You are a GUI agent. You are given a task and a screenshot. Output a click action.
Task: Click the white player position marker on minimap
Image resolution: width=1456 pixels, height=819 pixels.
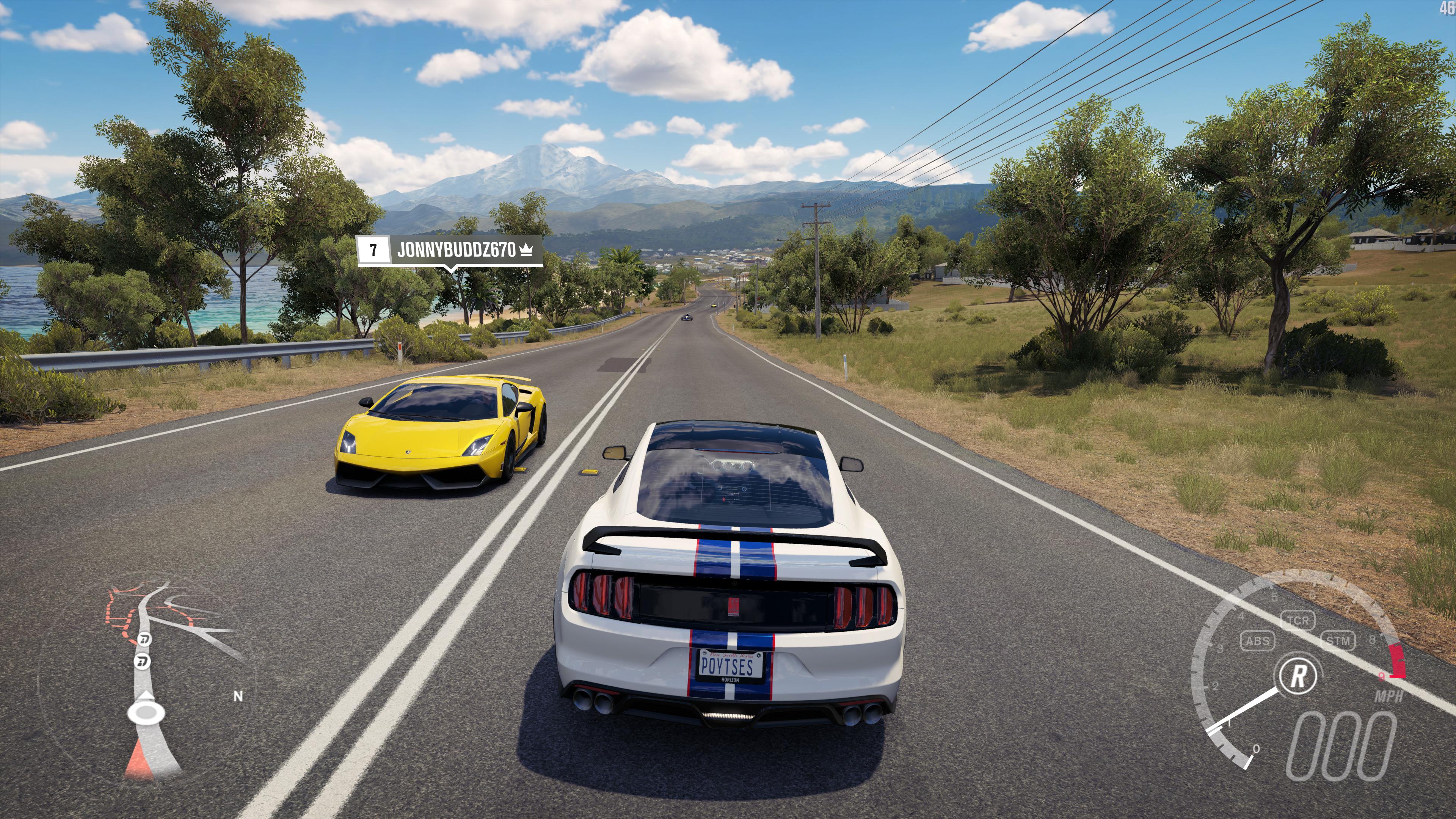pyautogui.click(x=146, y=712)
